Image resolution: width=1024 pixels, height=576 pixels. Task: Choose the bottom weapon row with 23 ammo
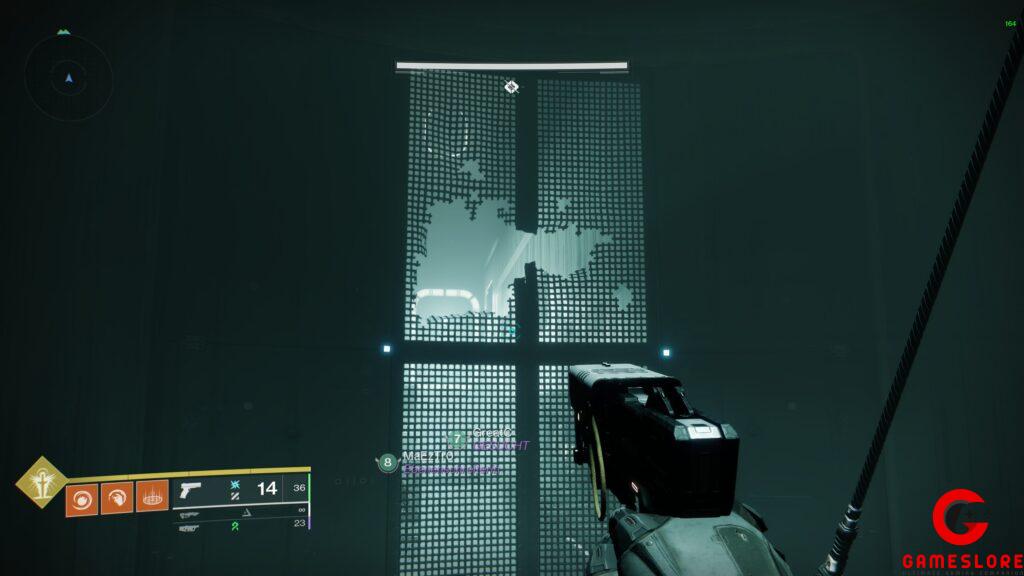coord(240,523)
